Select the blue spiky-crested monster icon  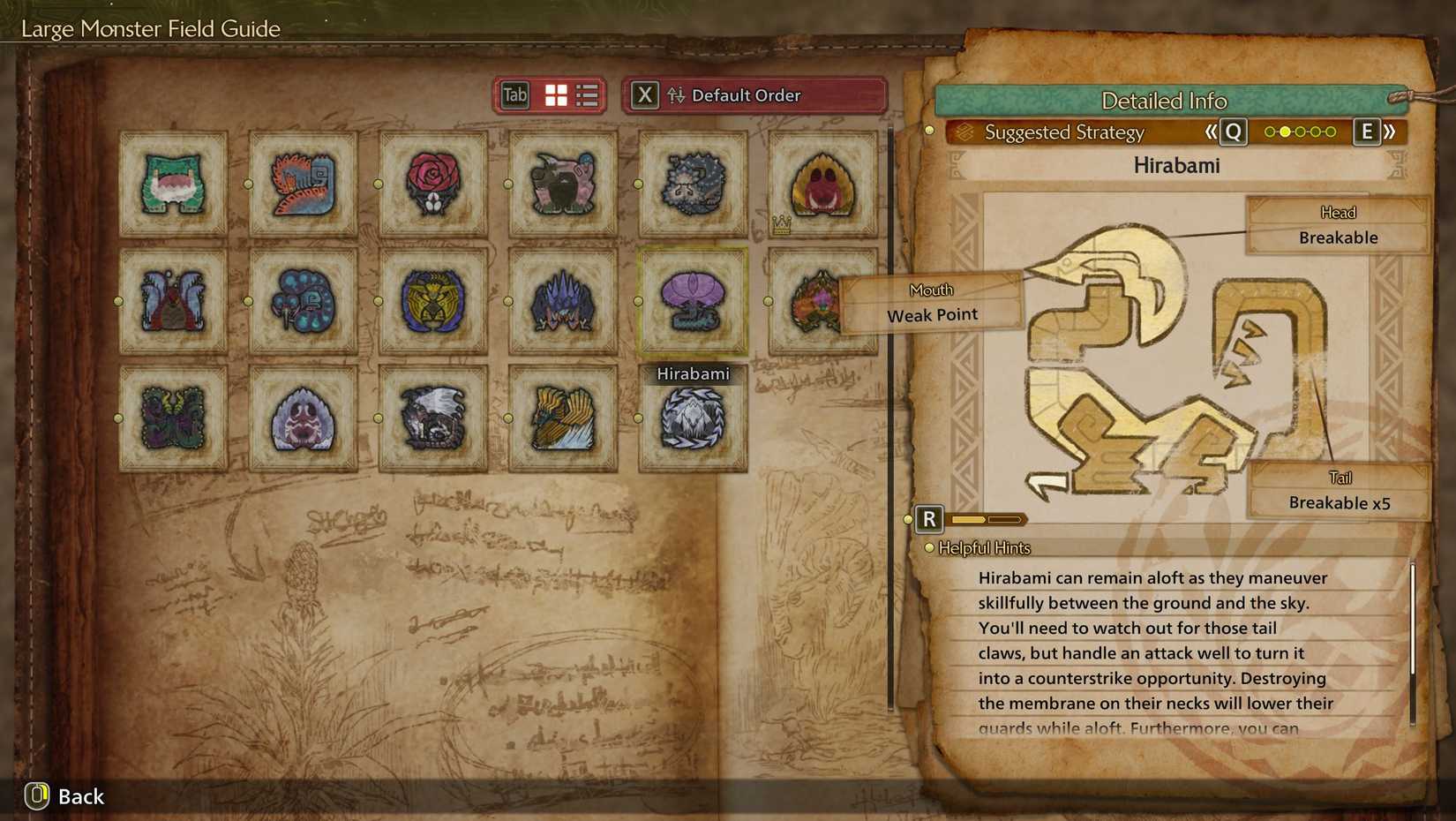tap(562, 300)
